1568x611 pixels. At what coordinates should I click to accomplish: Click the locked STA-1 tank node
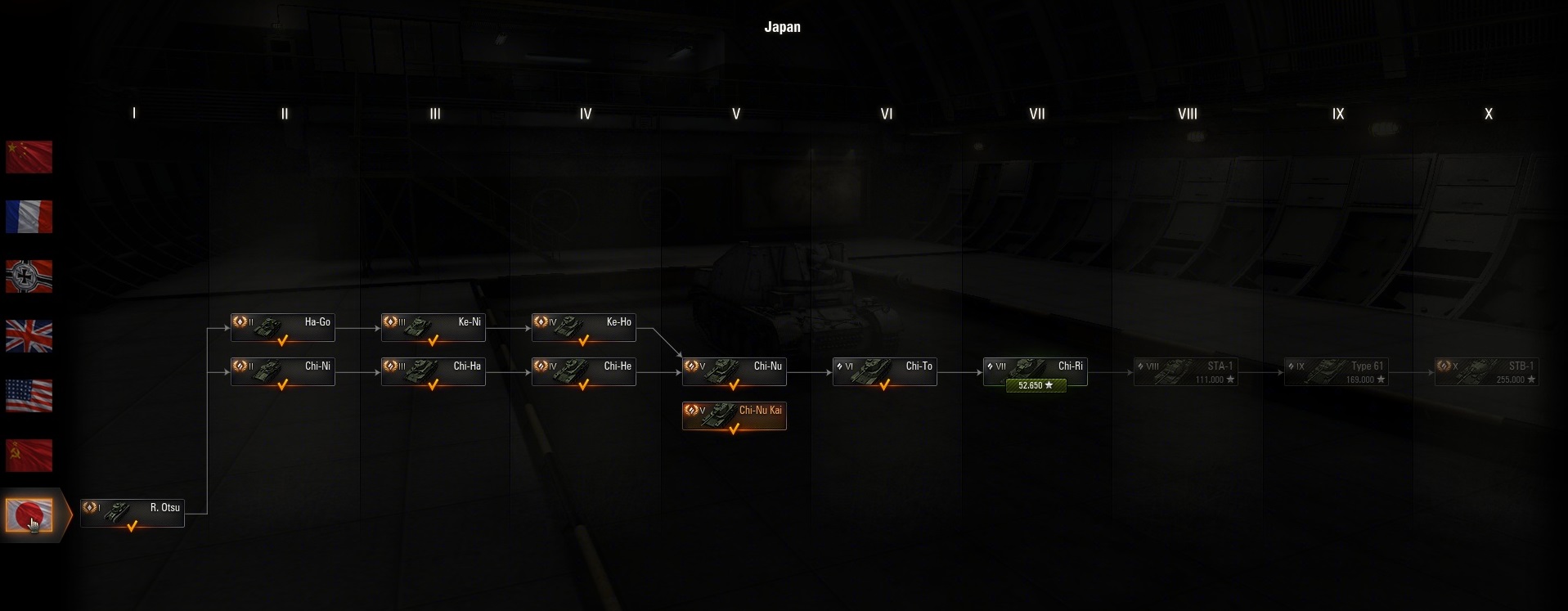[1186, 371]
